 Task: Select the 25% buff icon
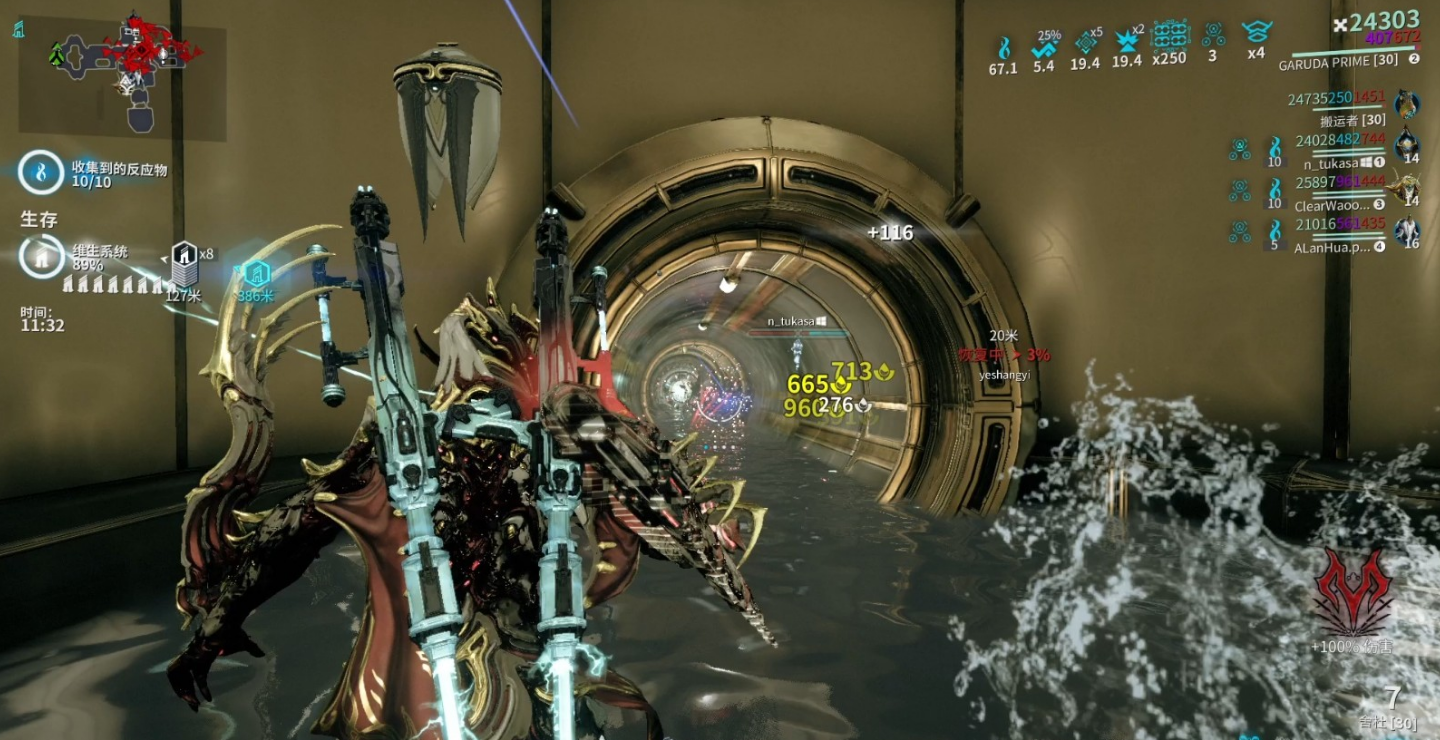1044,47
